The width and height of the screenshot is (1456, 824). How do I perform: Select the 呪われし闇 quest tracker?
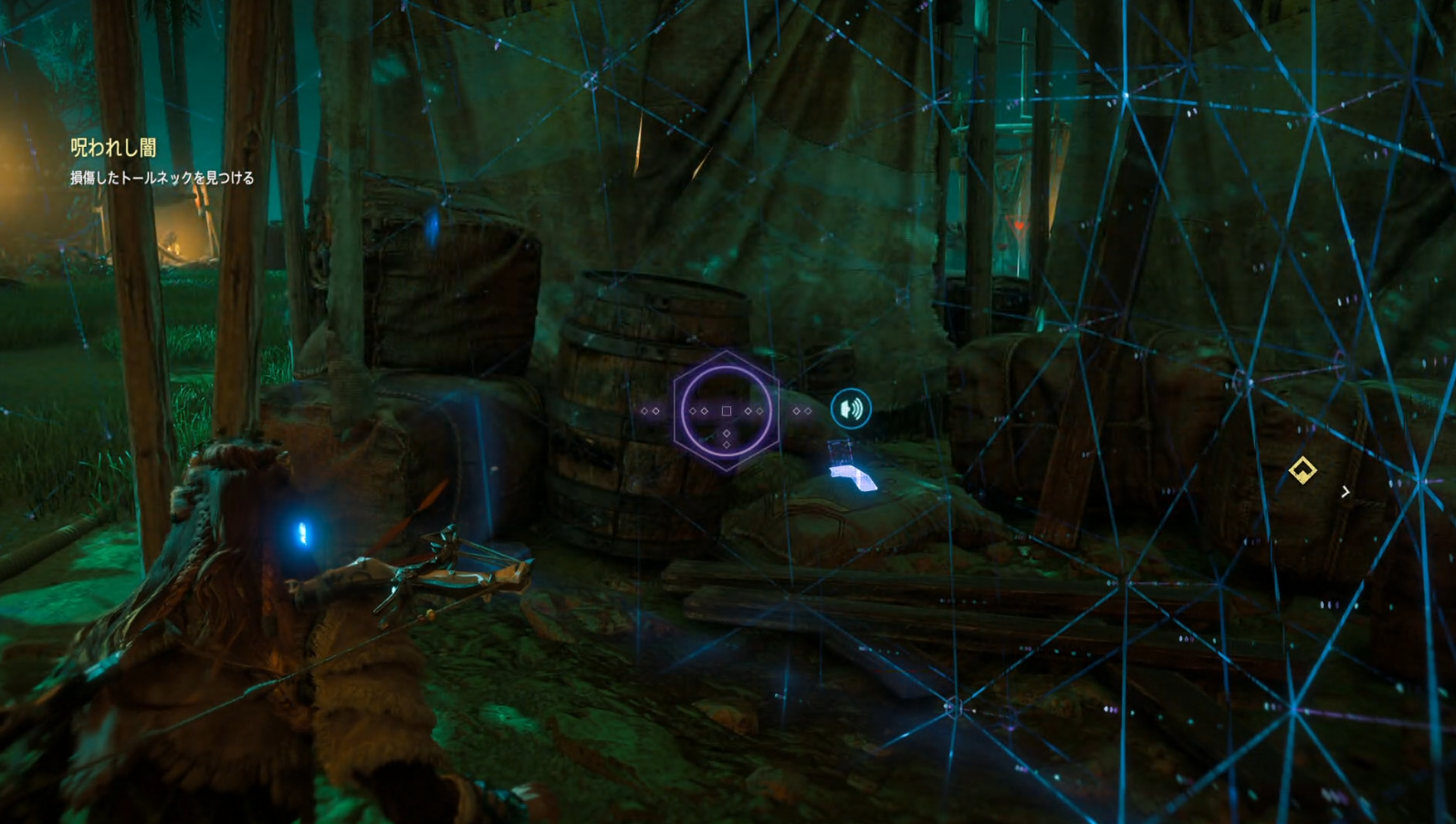coord(114,148)
